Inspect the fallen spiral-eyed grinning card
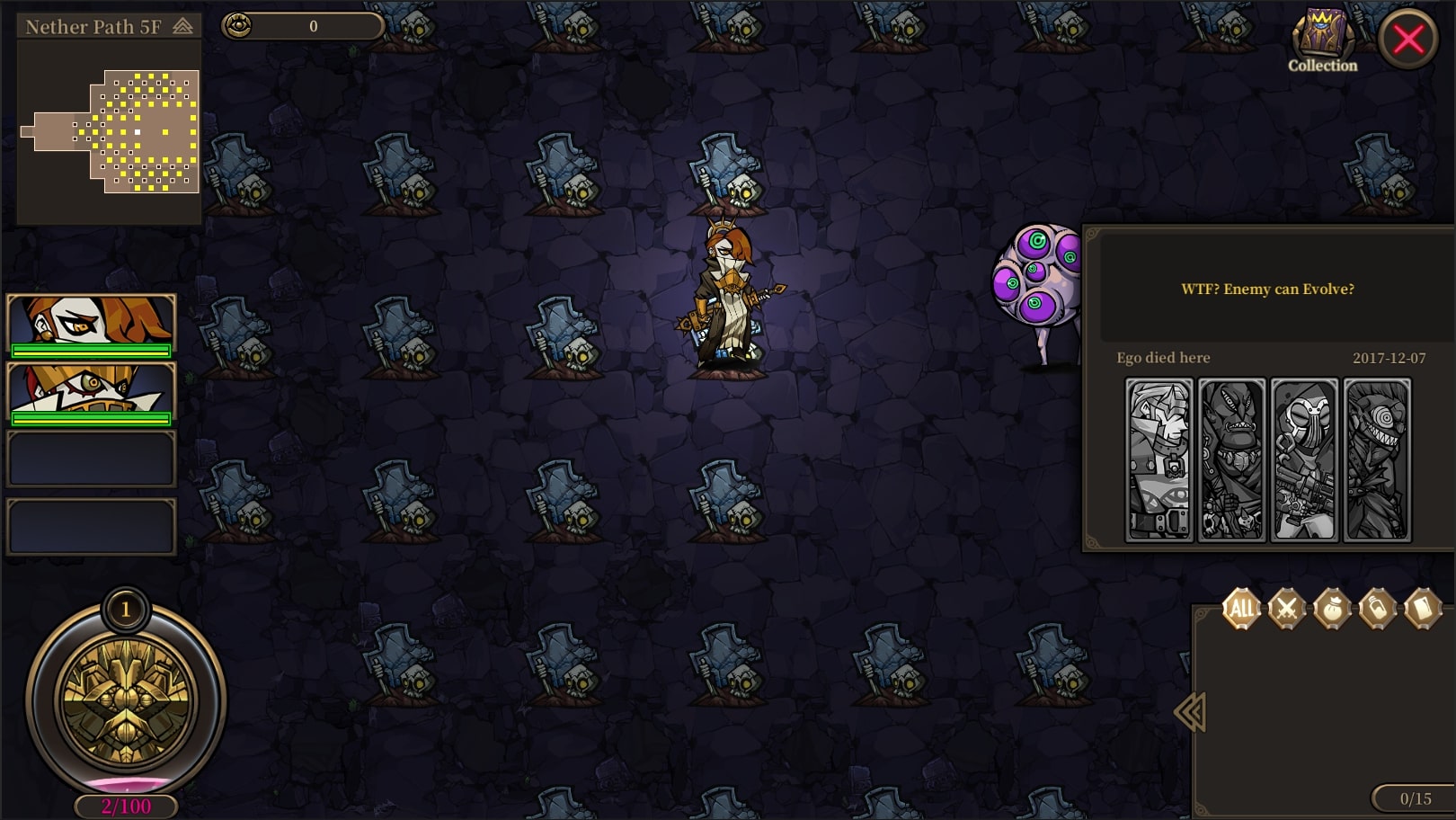Image resolution: width=1456 pixels, height=820 pixels. [1377, 459]
